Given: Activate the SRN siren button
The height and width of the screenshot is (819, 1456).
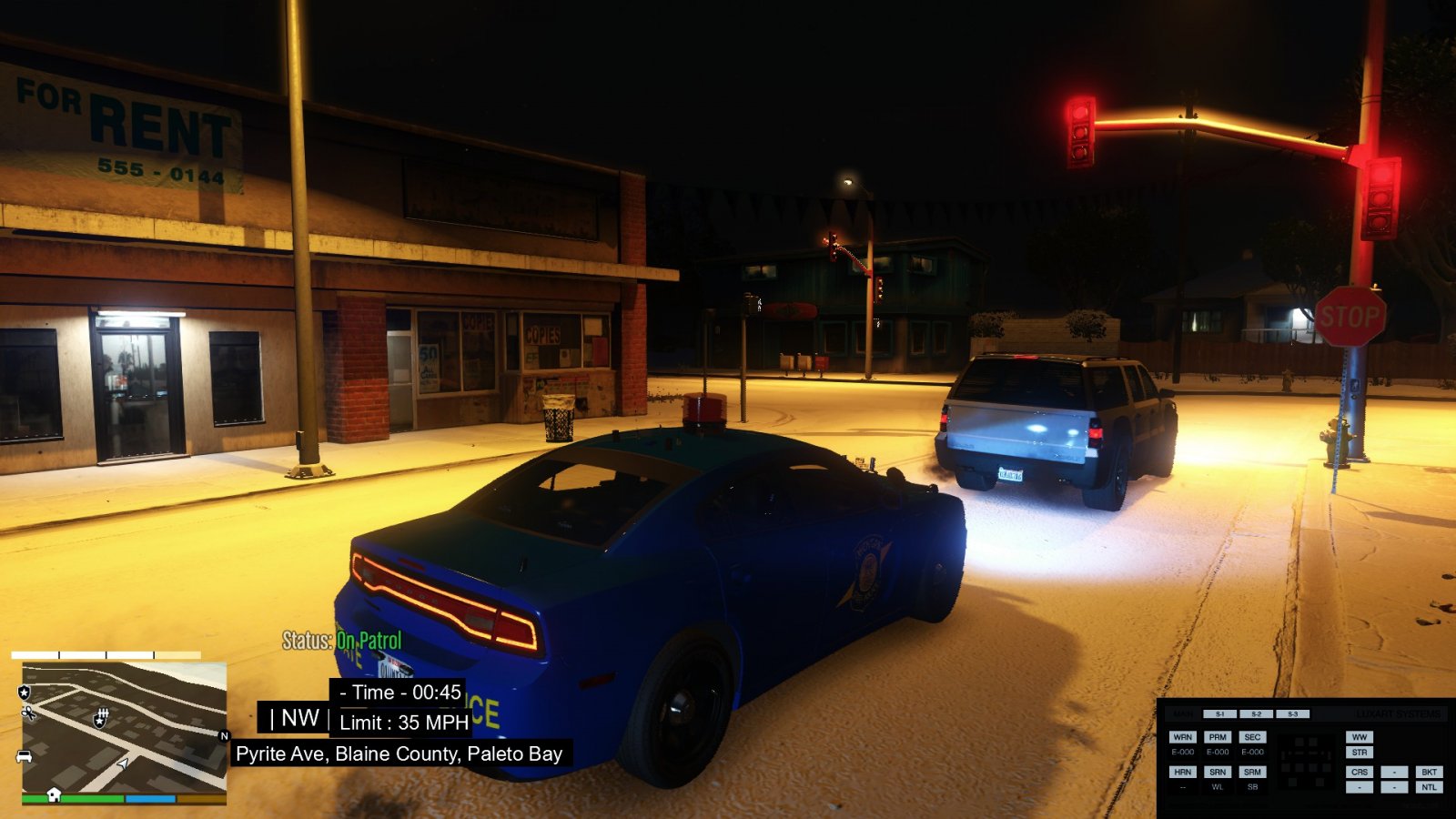Looking at the screenshot, I should 1218,772.
